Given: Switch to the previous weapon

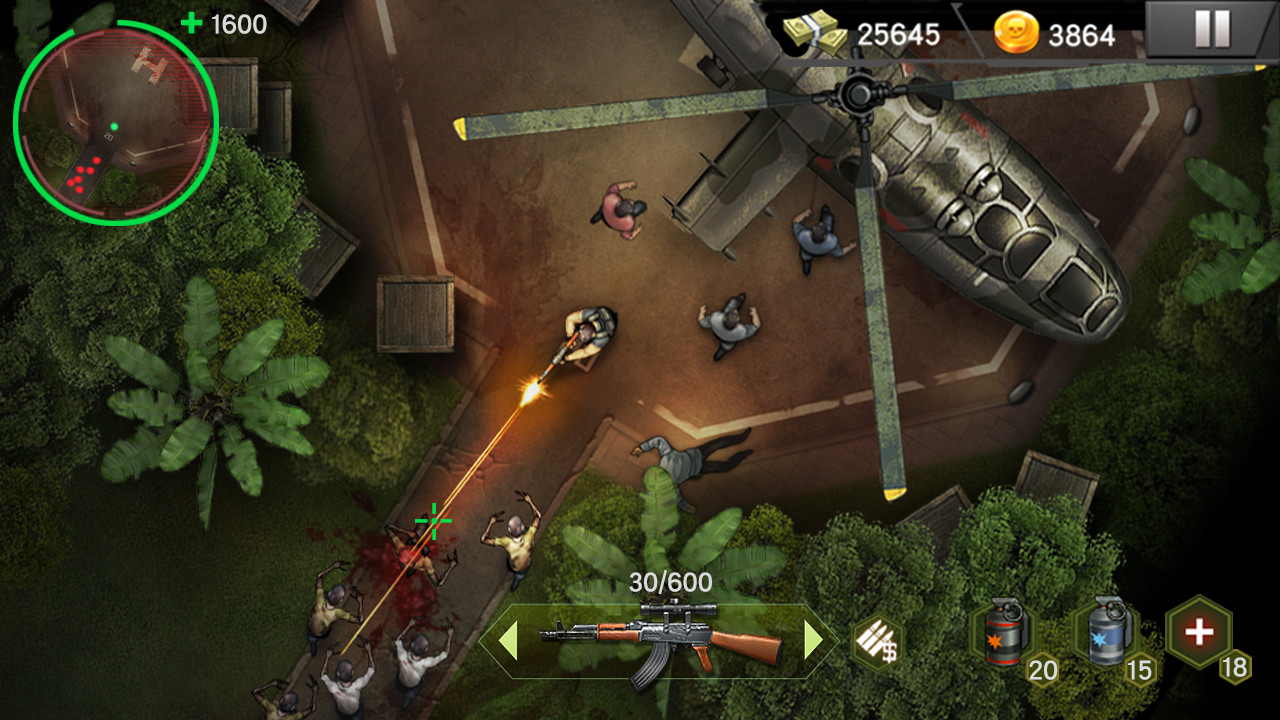Looking at the screenshot, I should [x=508, y=641].
